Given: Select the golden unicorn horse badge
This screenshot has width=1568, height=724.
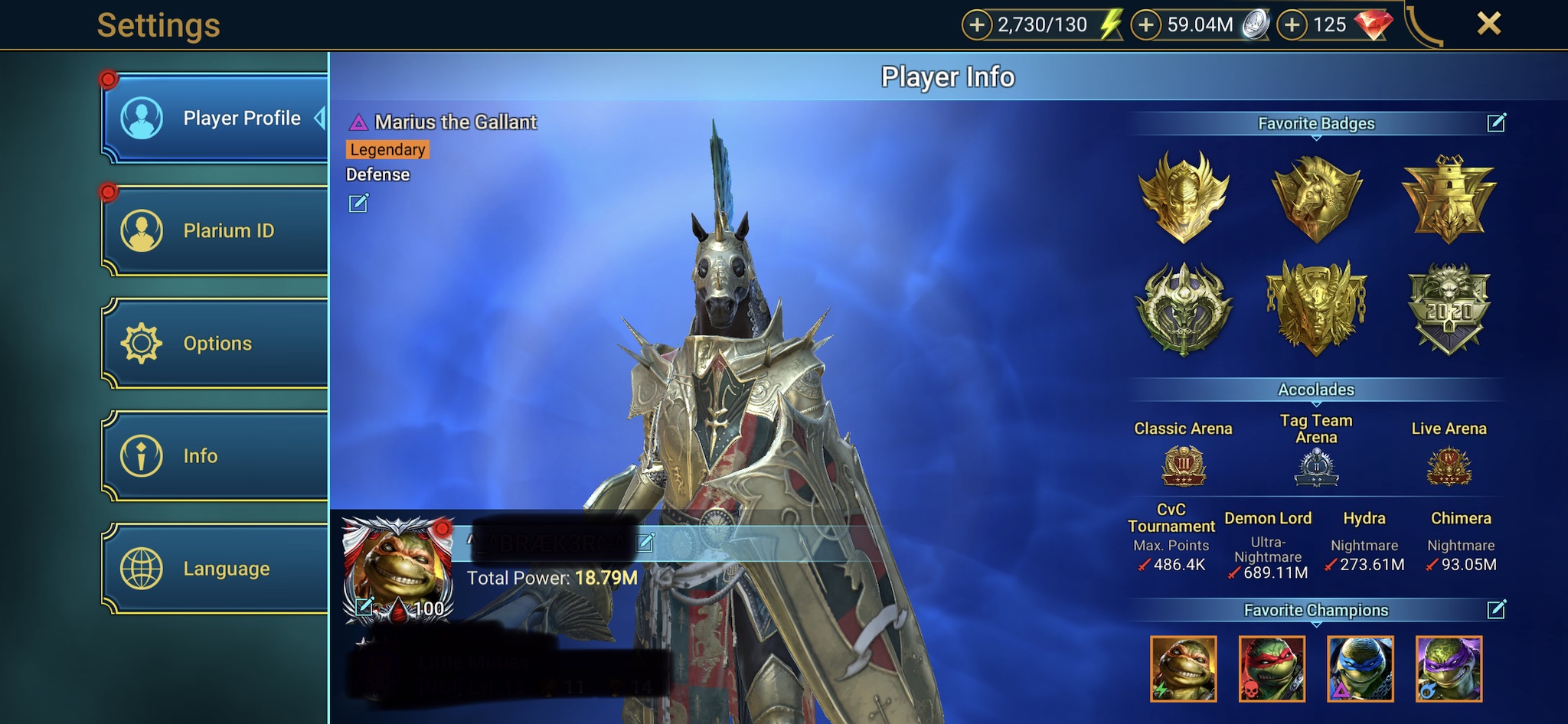Looking at the screenshot, I should [1316, 197].
